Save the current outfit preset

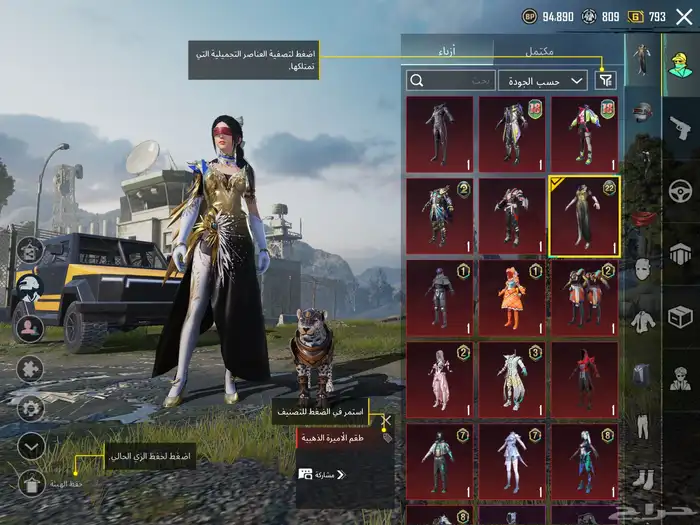click(x=31, y=484)
